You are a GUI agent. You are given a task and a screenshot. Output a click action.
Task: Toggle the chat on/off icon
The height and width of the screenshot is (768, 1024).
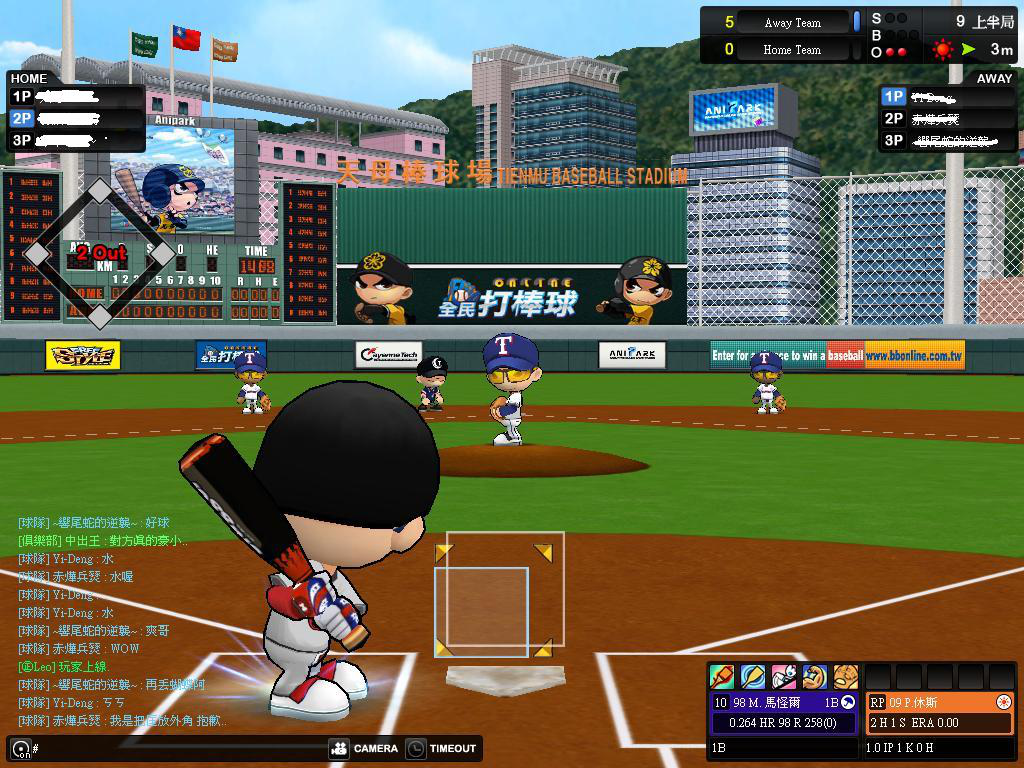(20, 748)
